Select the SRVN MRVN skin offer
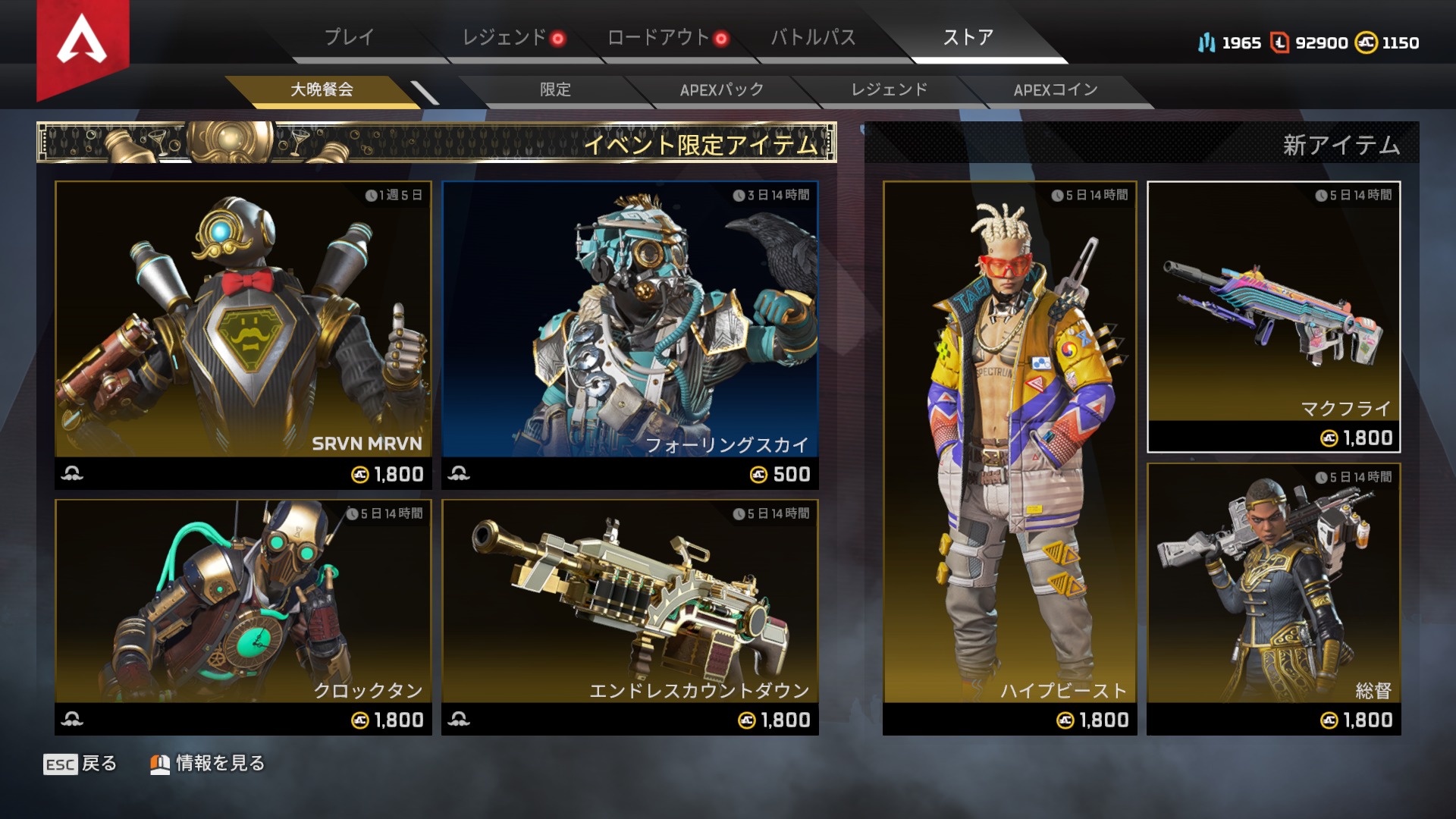1456x819 pixels. pos(243,334)
